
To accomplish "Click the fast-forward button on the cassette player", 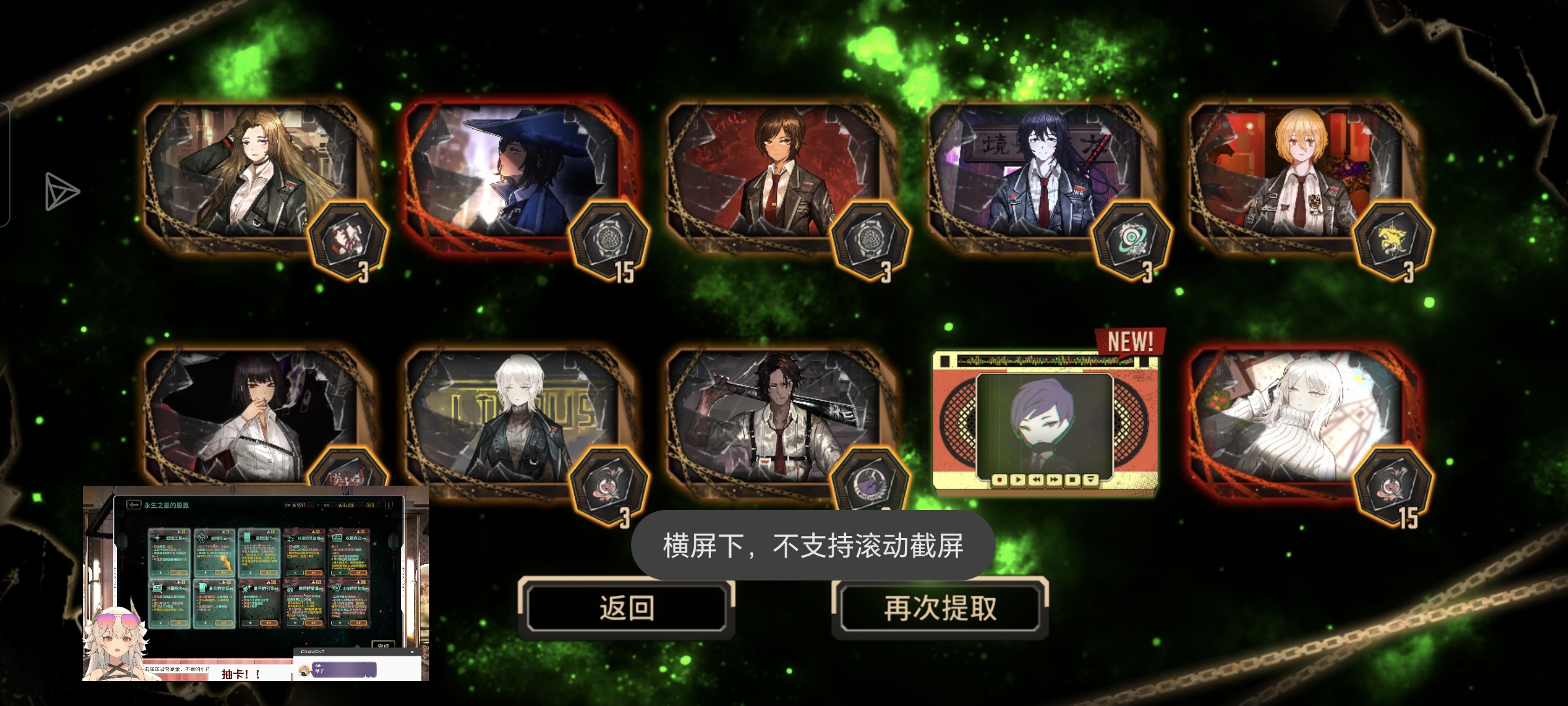I will pos(1054,480).
